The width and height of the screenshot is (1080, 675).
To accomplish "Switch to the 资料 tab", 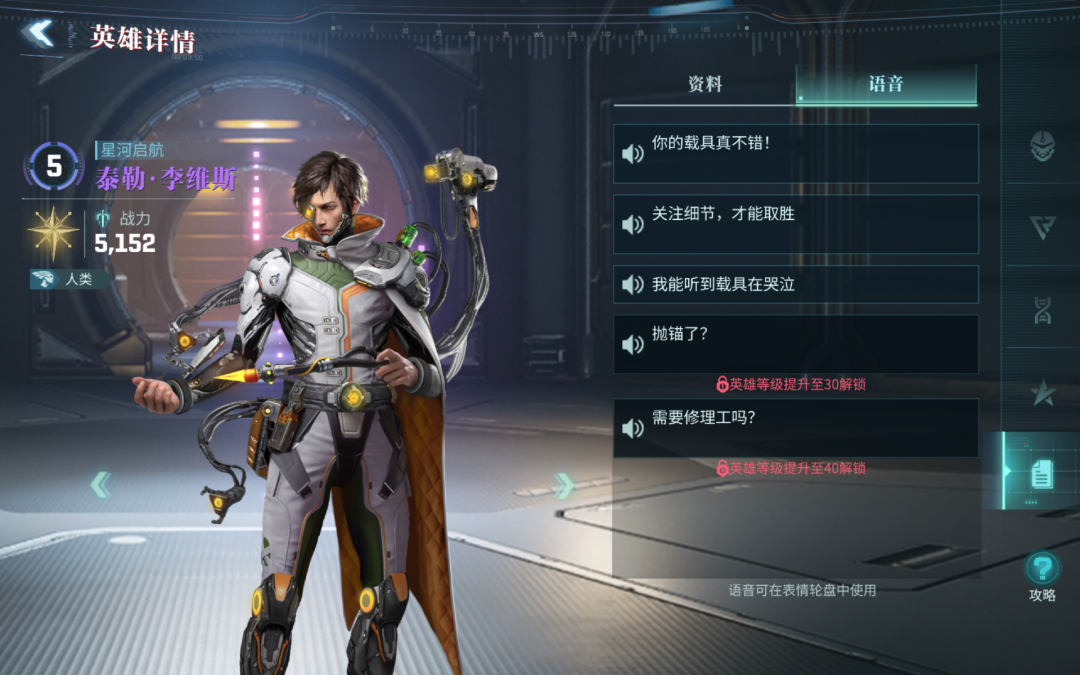I will [705, 85].
